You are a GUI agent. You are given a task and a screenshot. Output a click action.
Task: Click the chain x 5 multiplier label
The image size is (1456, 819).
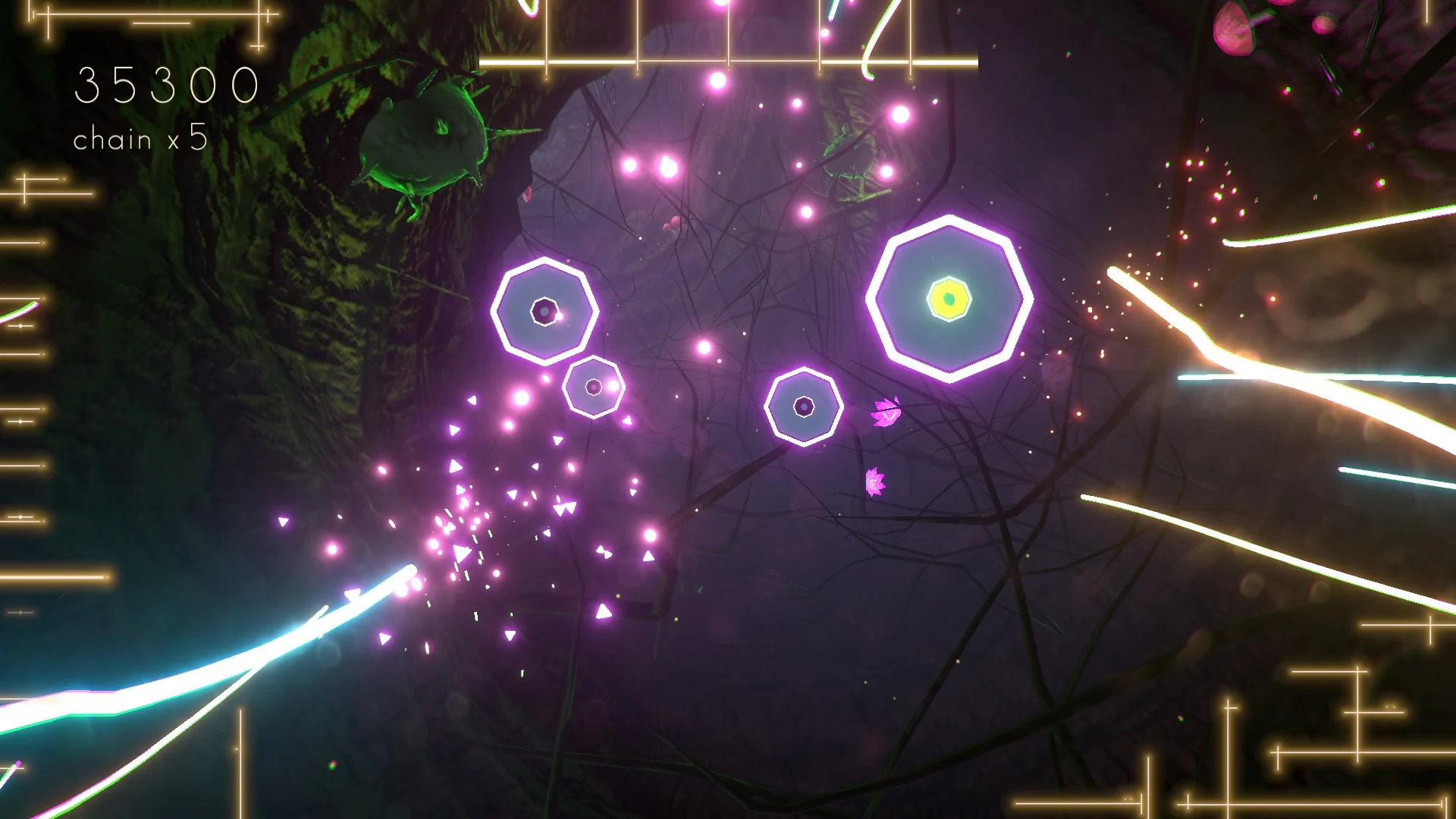(140, 140)
